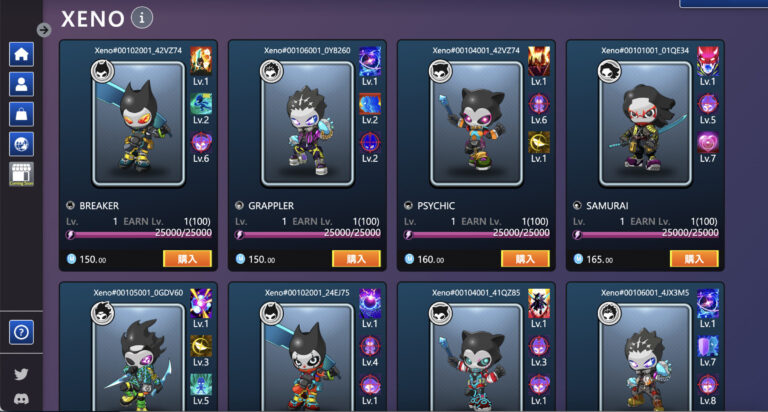Screen dimensions: 768x412
Task: Expand the sidebar with the arrow button
Action: 44,30
